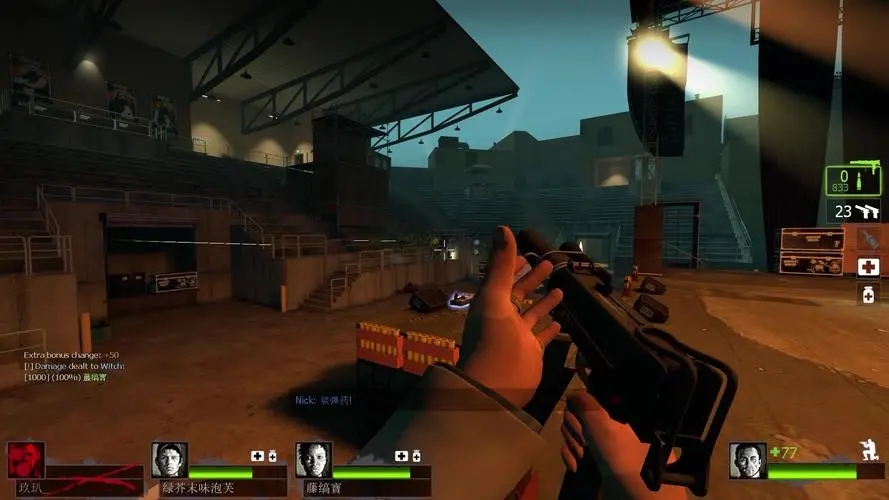Select teammate 绿芥末味泡芙's portrait
The height and width of the screenshot is (500, 889).
(169, 460)
